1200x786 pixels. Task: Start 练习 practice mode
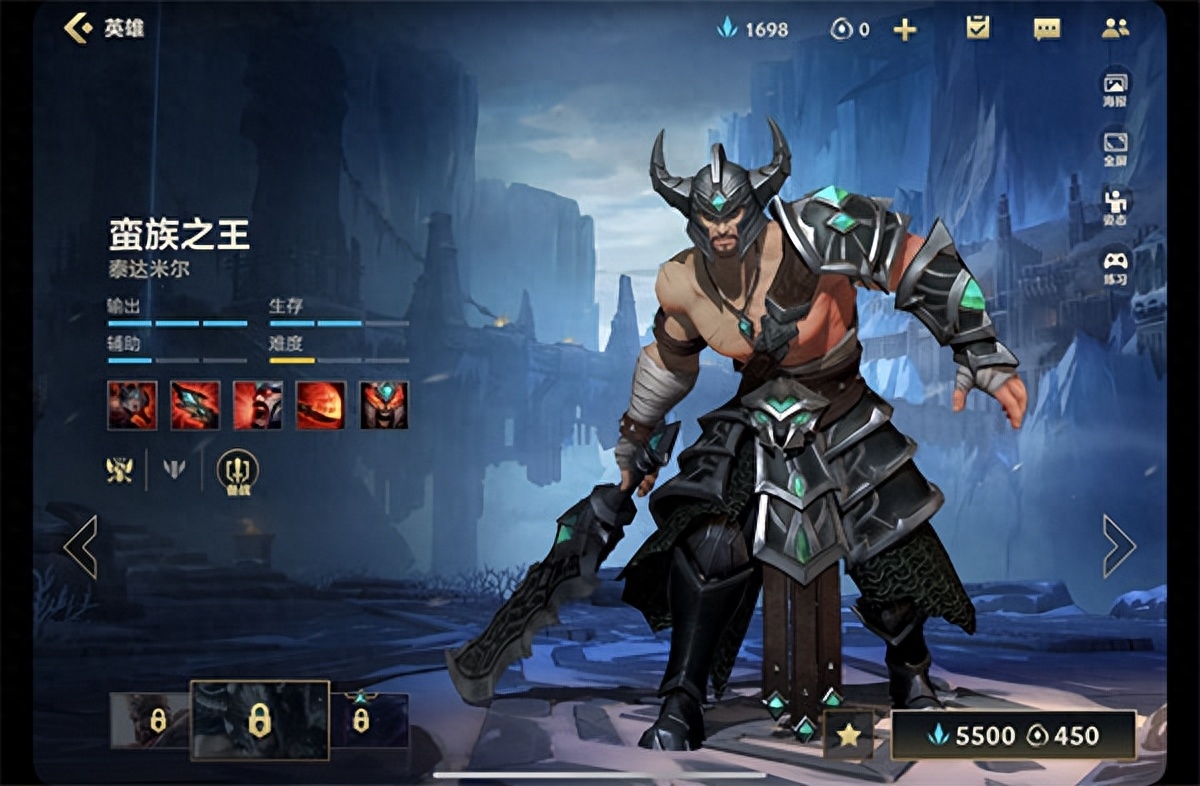tap(1115, 267)
